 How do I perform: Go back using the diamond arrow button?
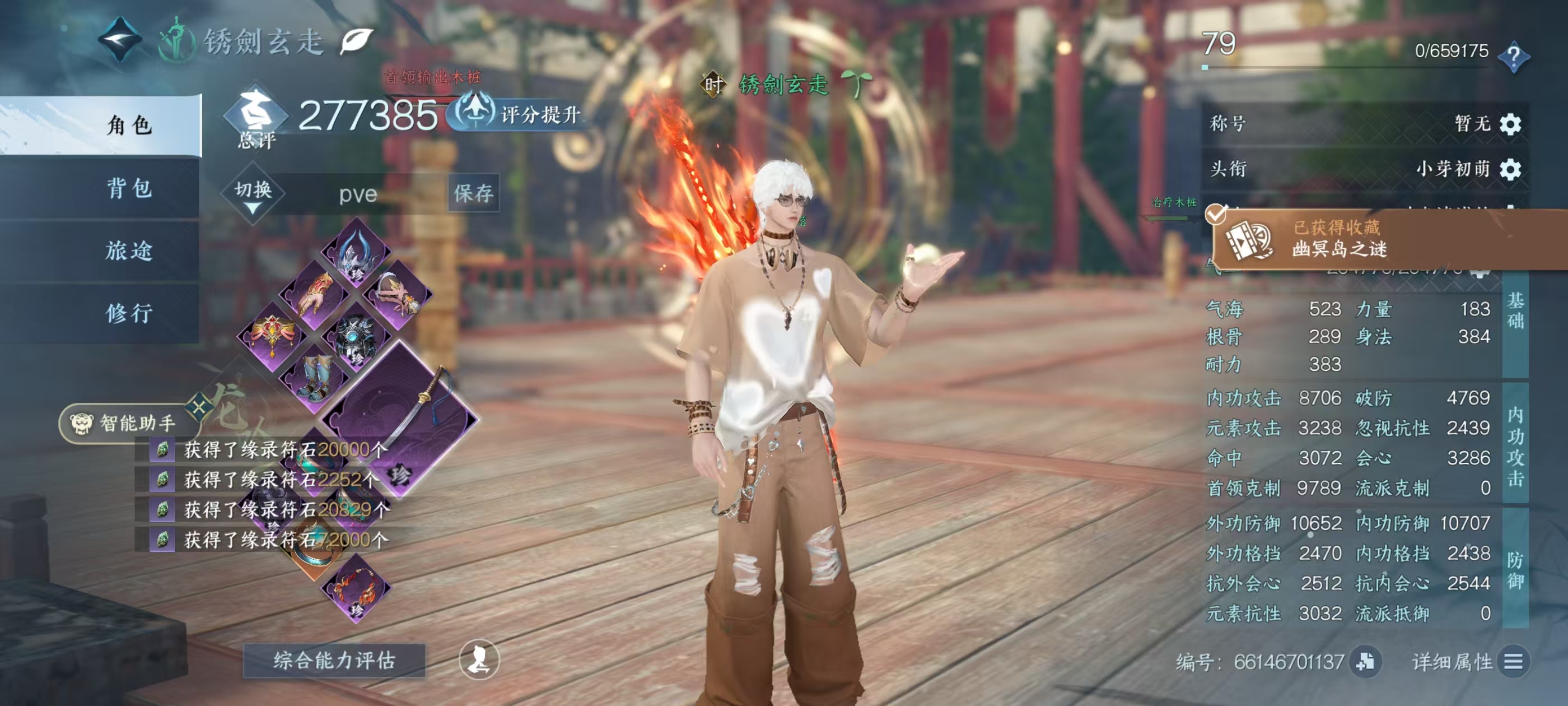click(x=120, y=40)
